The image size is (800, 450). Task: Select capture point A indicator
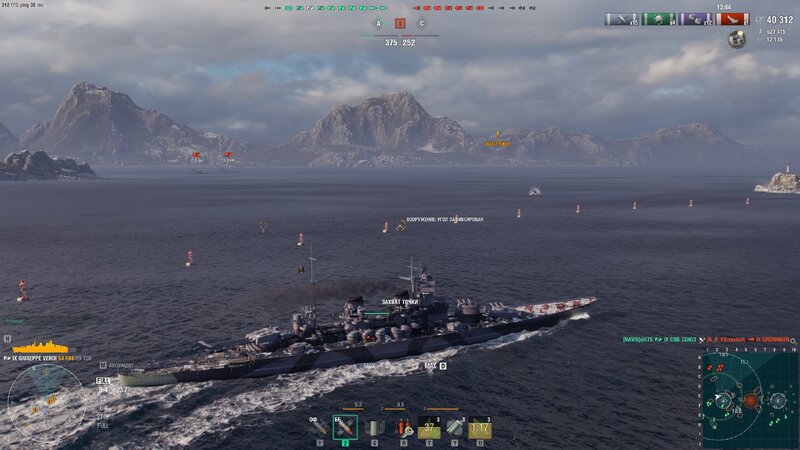pyautogui.click(x=379, y=23)
